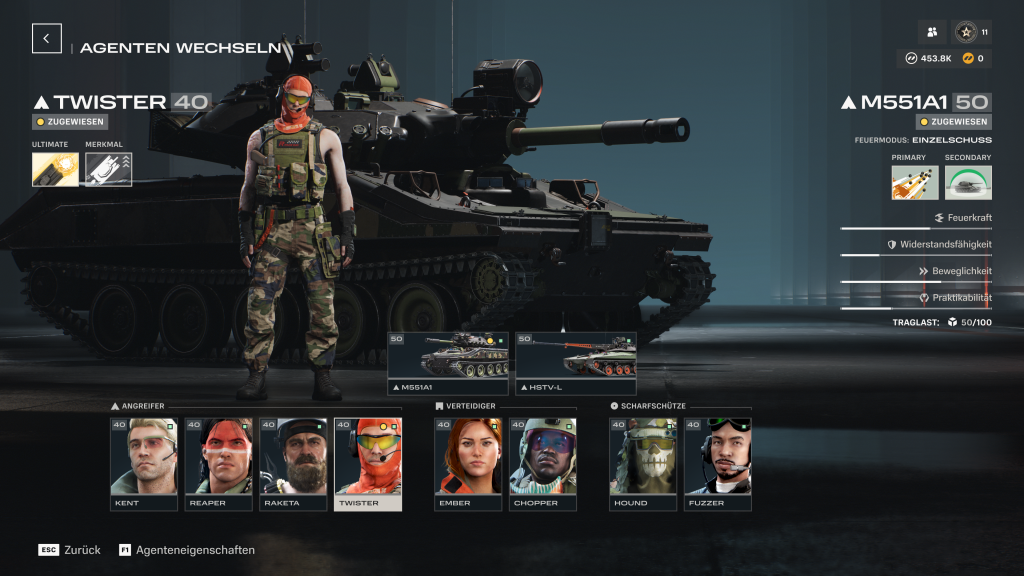Click the Zurück label
This screenshot has height=576, width=1024.
[83, 550]
